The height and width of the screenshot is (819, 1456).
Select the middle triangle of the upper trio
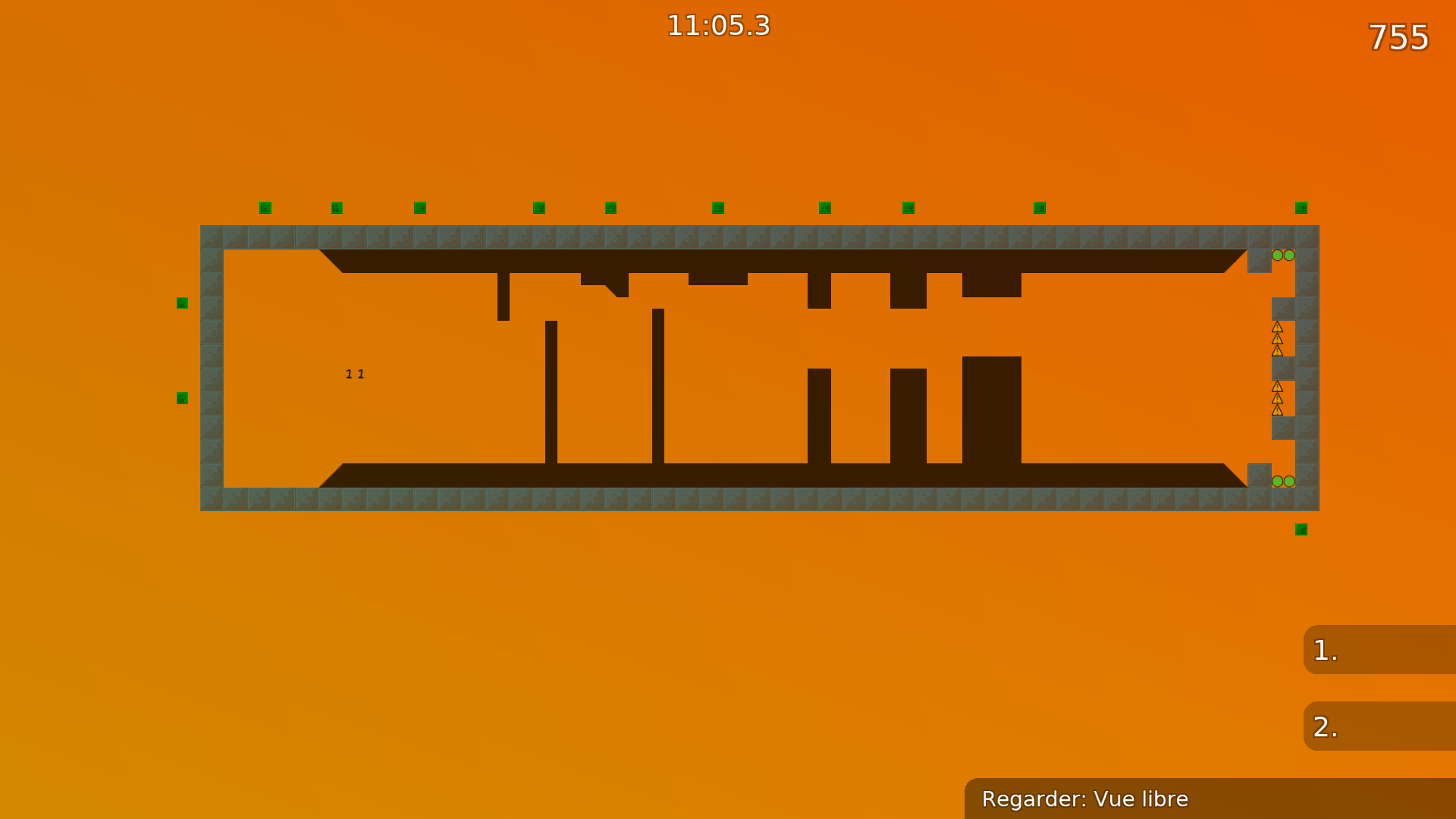[1277, 340]
